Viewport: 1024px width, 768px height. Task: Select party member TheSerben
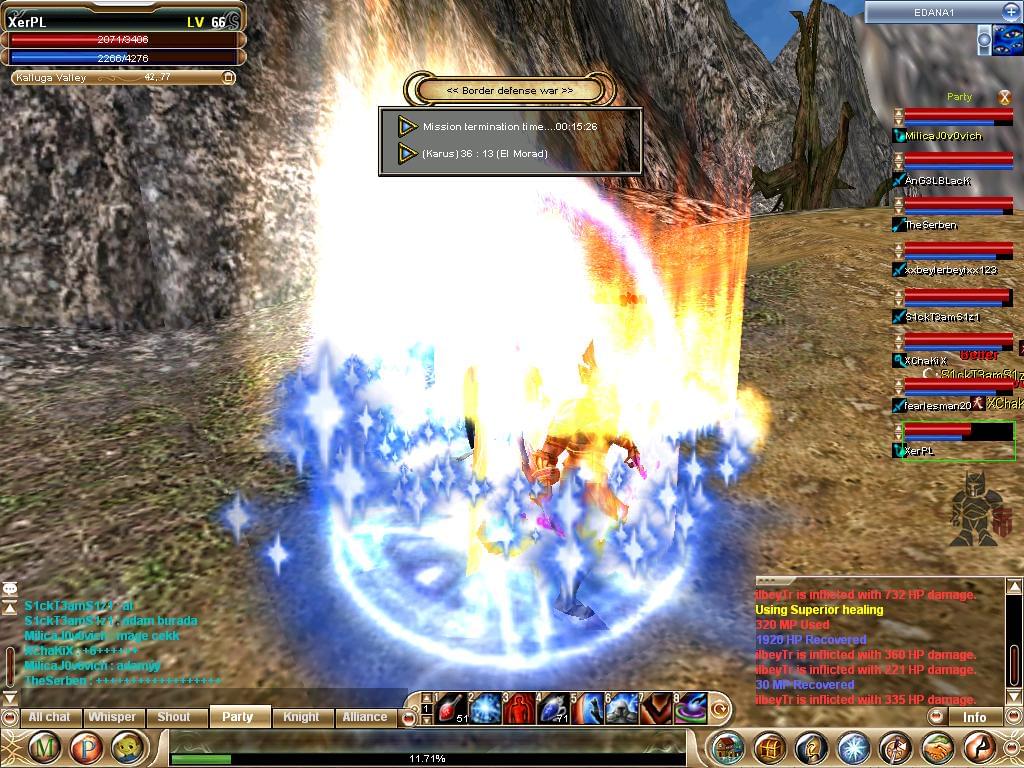pos(932,225)
